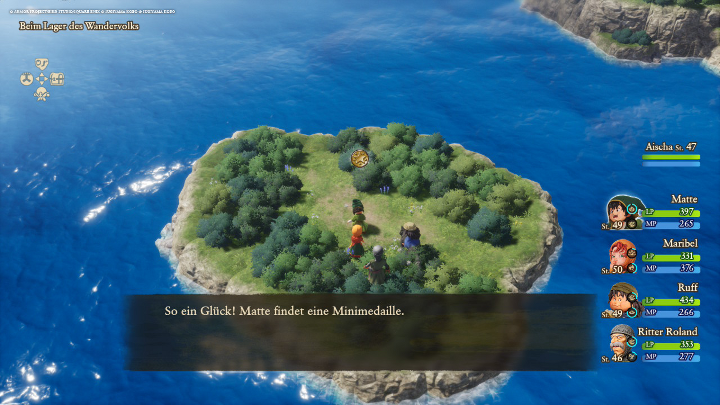Activate the round three-spoke shortcut icon
The width and height of the screenshot is (720, 405).
pos(26,79)
